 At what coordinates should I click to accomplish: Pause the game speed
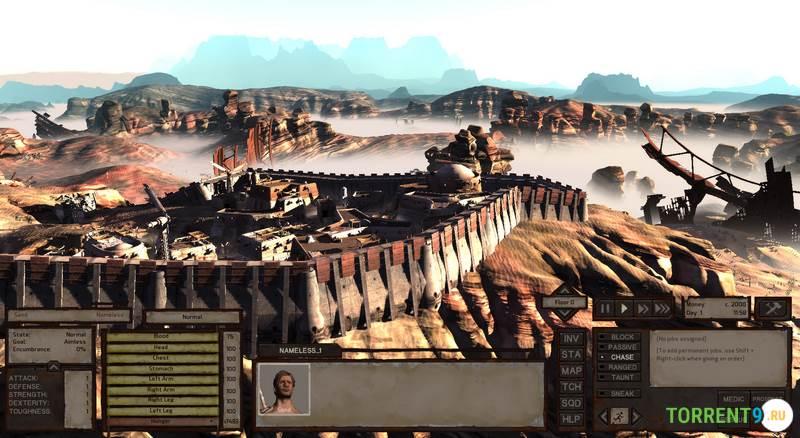[605, 309]
